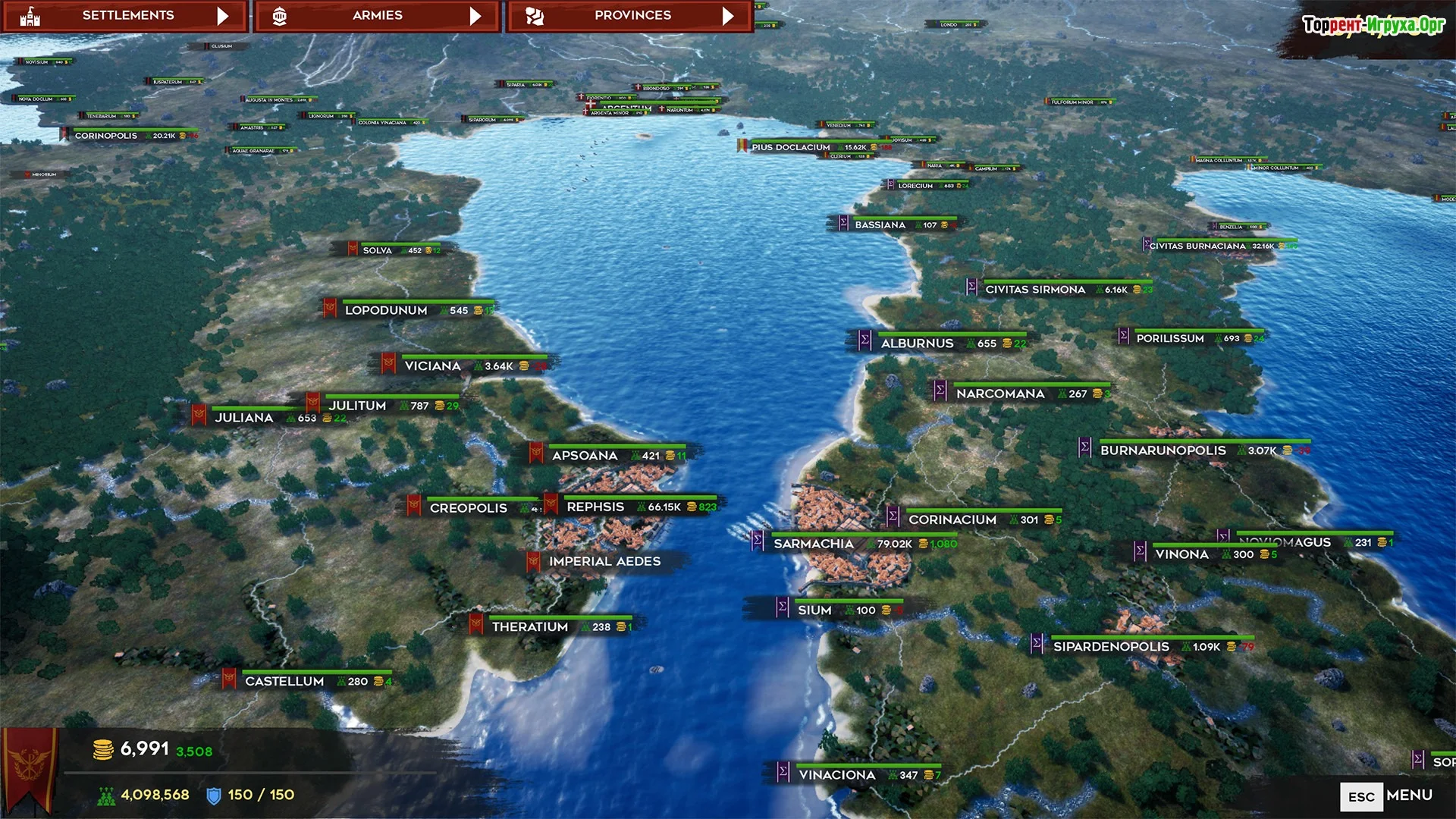The image size is (1456, 819).
Task: Choose the Viciana settlement banner
Action: coord(433,366)
